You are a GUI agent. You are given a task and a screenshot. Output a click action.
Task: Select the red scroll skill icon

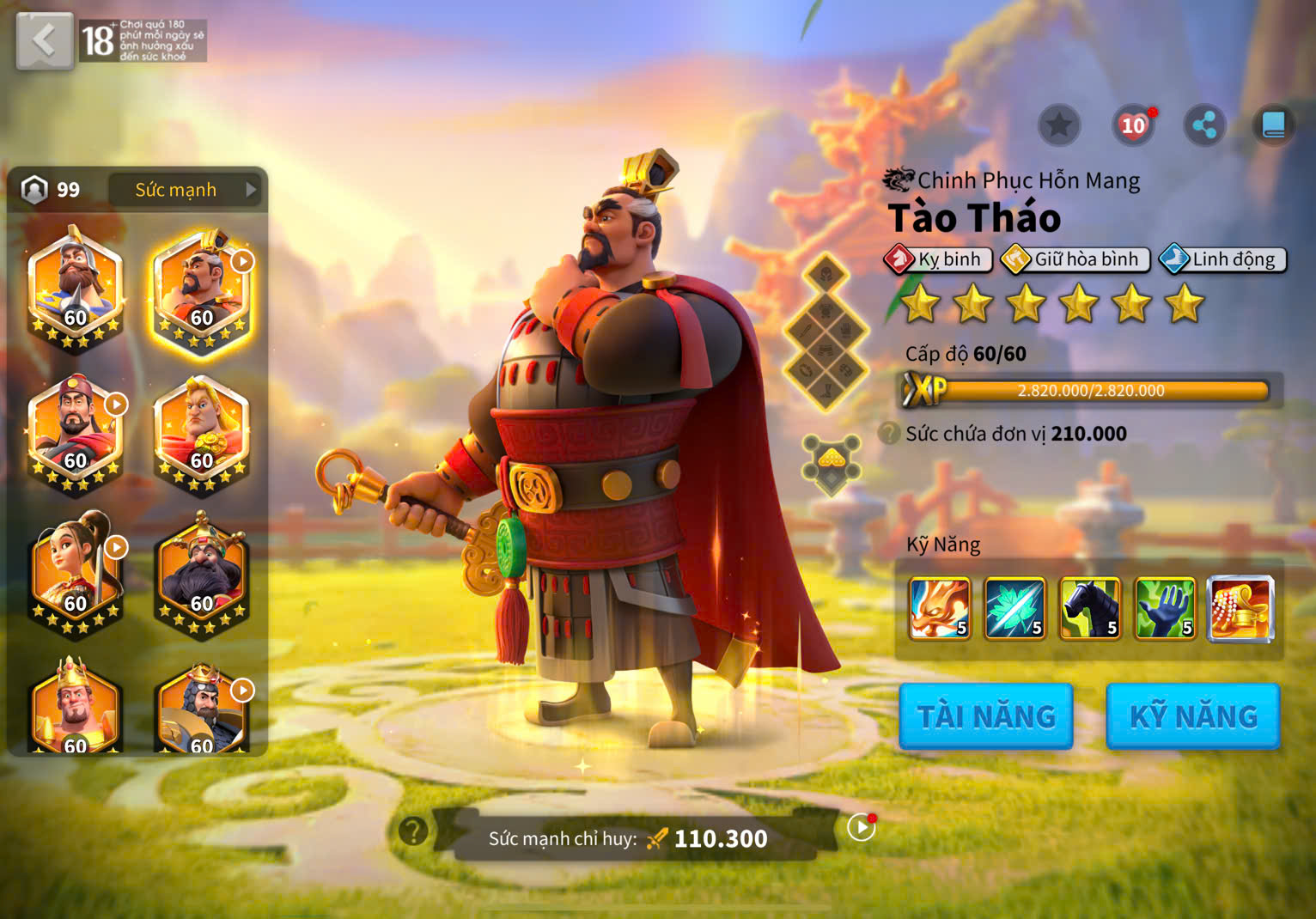pos(1240,609)
